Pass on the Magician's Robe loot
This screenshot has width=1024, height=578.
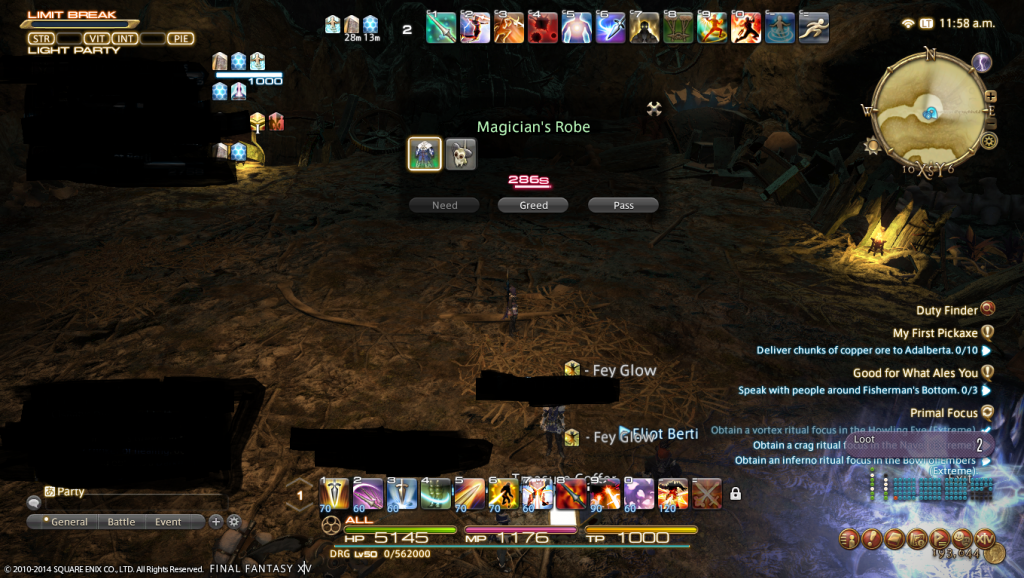tap(623, 205)
